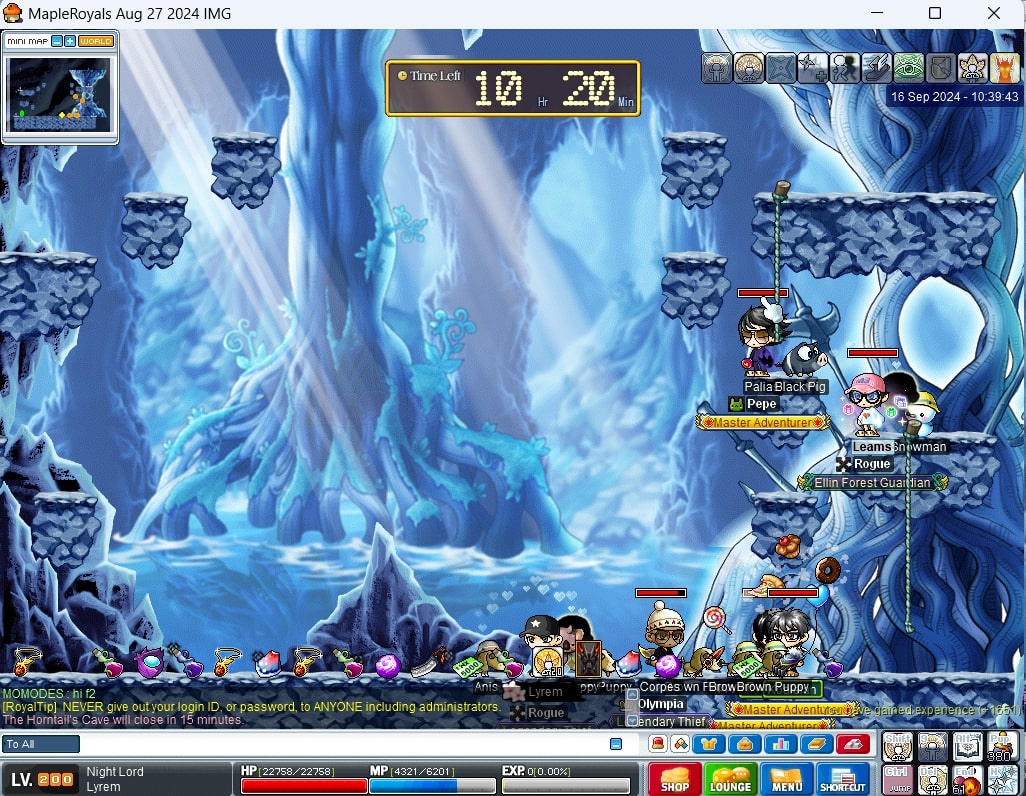Open the equipment window via the shirt icon
1026x796 pixels.
tap(710, 744)
